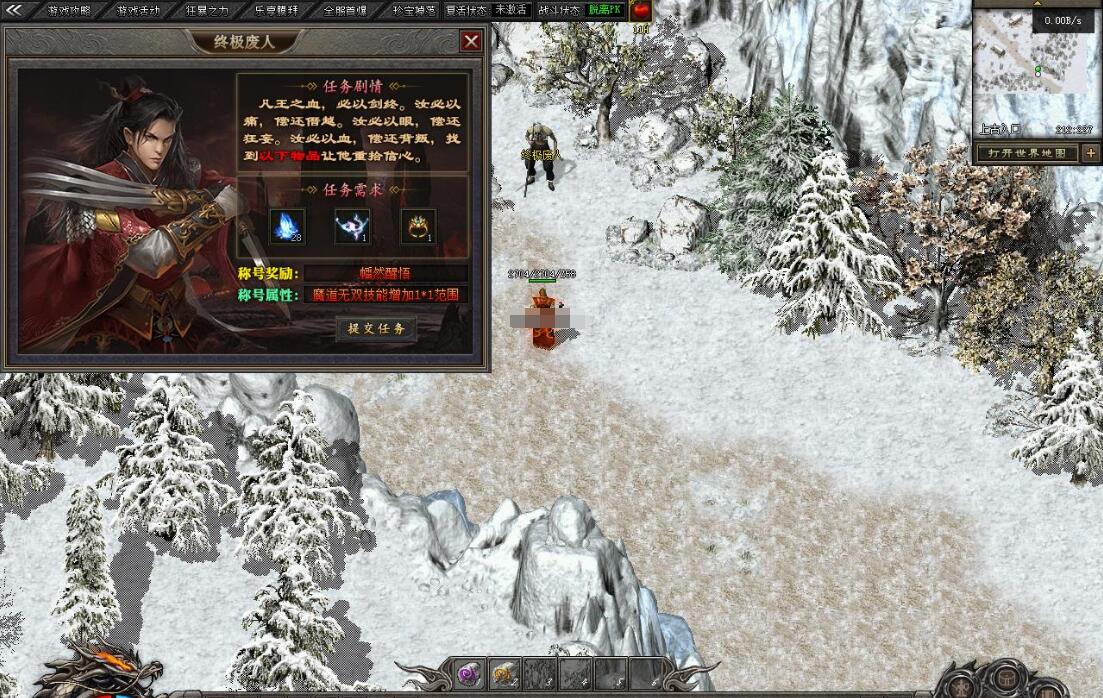The image size is (1103, 698).
Task: Close the 终极废人 quest window
Action: [x=471, y=41]
